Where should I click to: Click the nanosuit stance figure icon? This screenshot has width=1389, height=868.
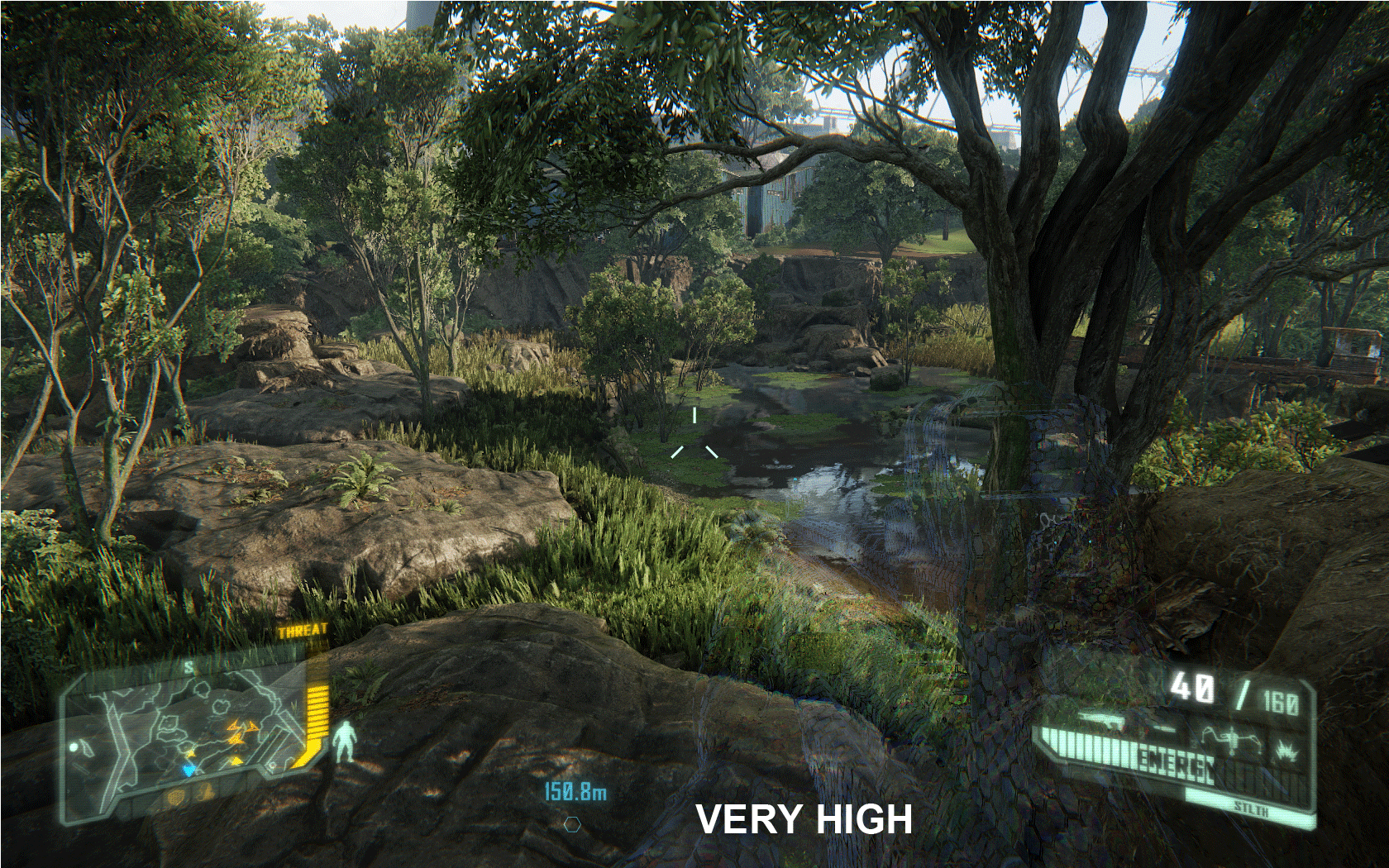[346, 740]
